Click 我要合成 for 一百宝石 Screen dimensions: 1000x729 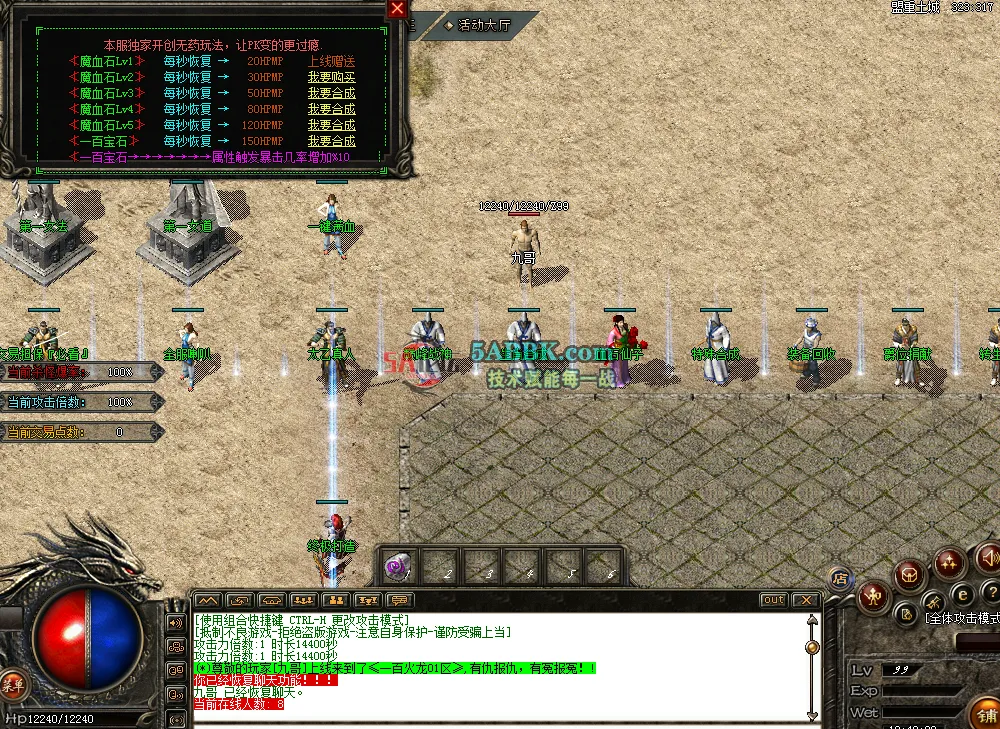[331, 141]
